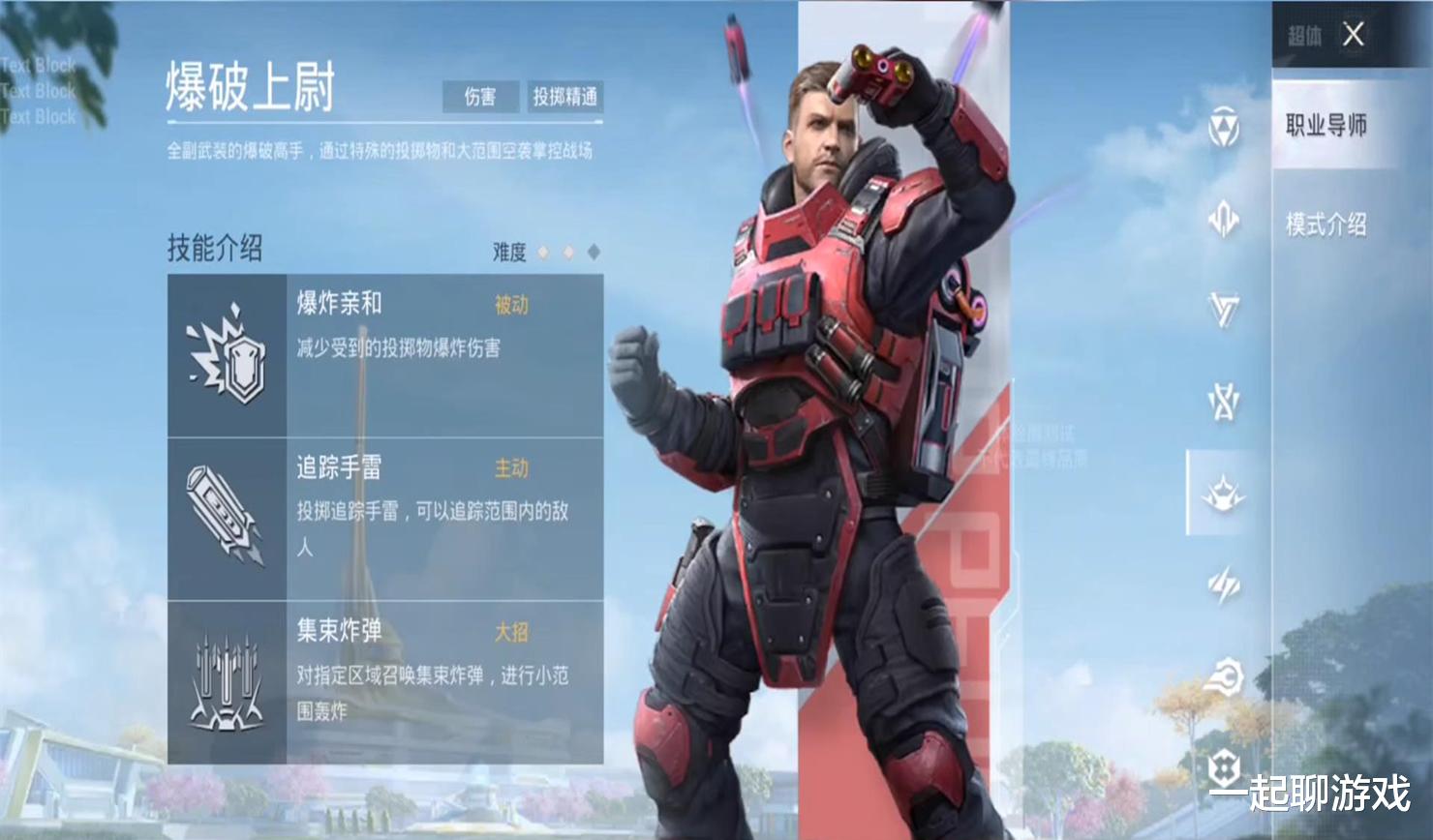Screen dimensions: 1433x840
Task: Select the star-badge class icon in the sidebar
Action: [1222, 404]
